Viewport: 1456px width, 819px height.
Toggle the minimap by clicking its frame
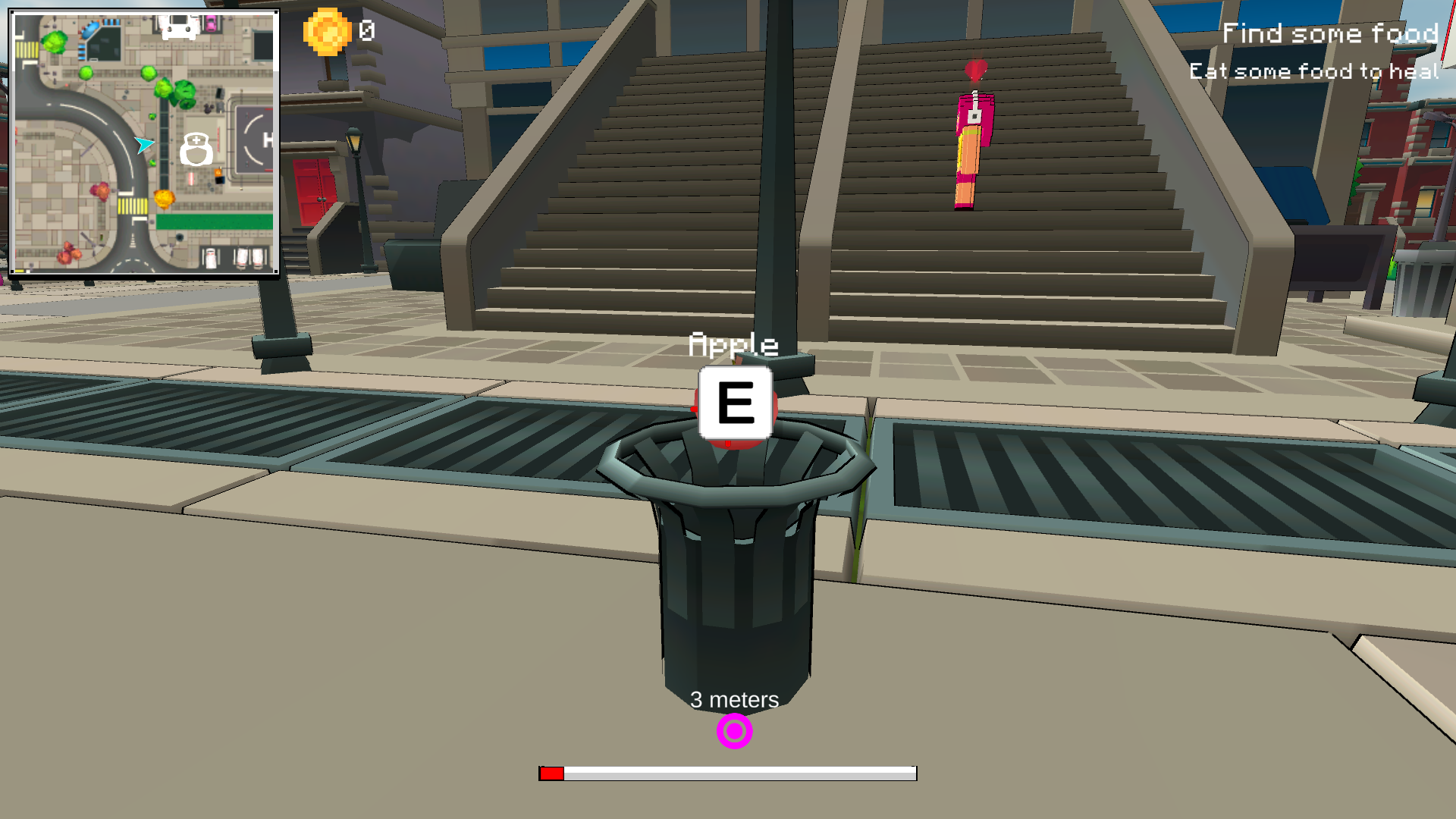pos(146,13)
